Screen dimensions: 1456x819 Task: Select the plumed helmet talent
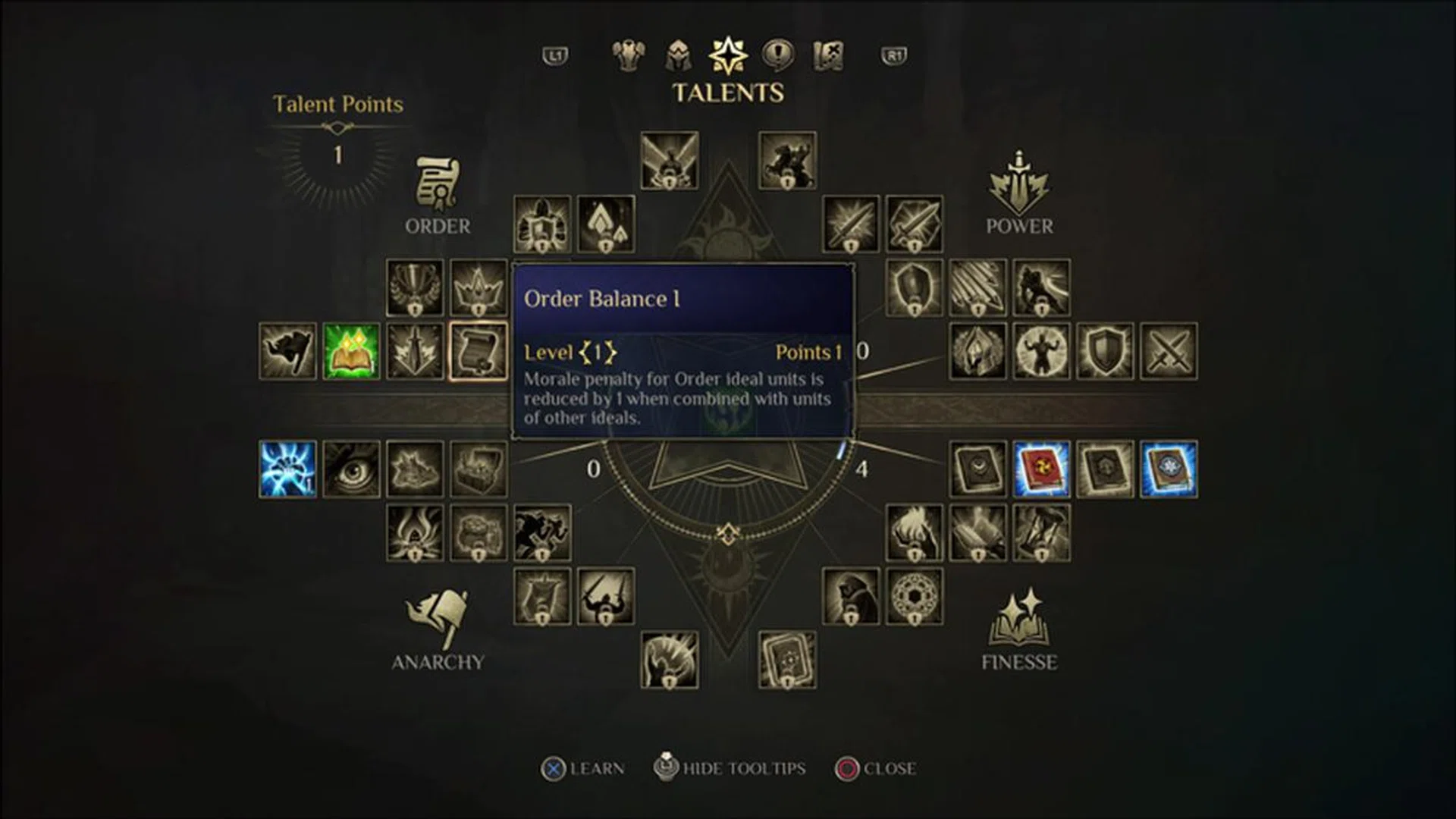coord(977,351)
